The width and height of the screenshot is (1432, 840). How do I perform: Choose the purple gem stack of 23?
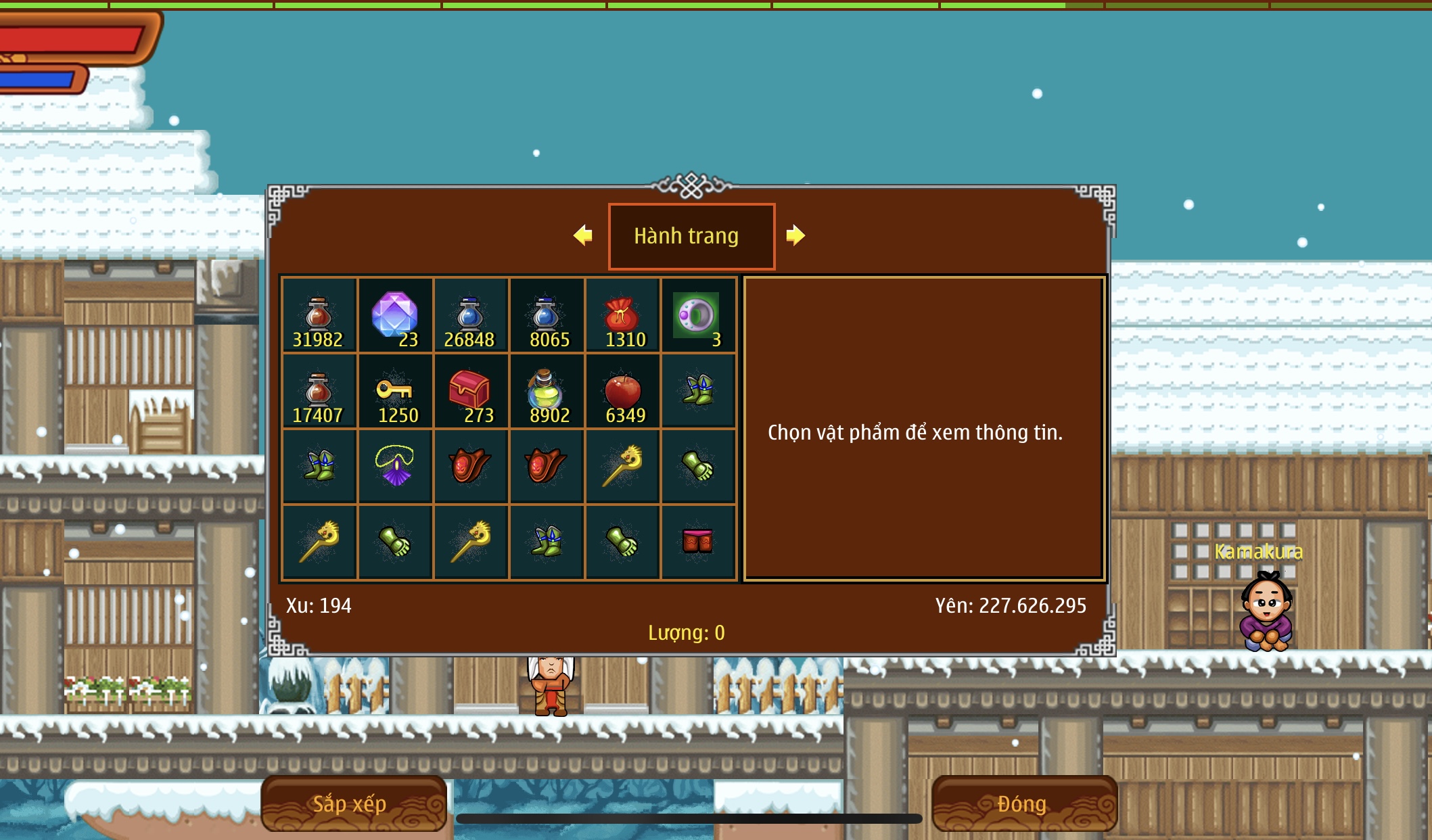pos(395,315)
